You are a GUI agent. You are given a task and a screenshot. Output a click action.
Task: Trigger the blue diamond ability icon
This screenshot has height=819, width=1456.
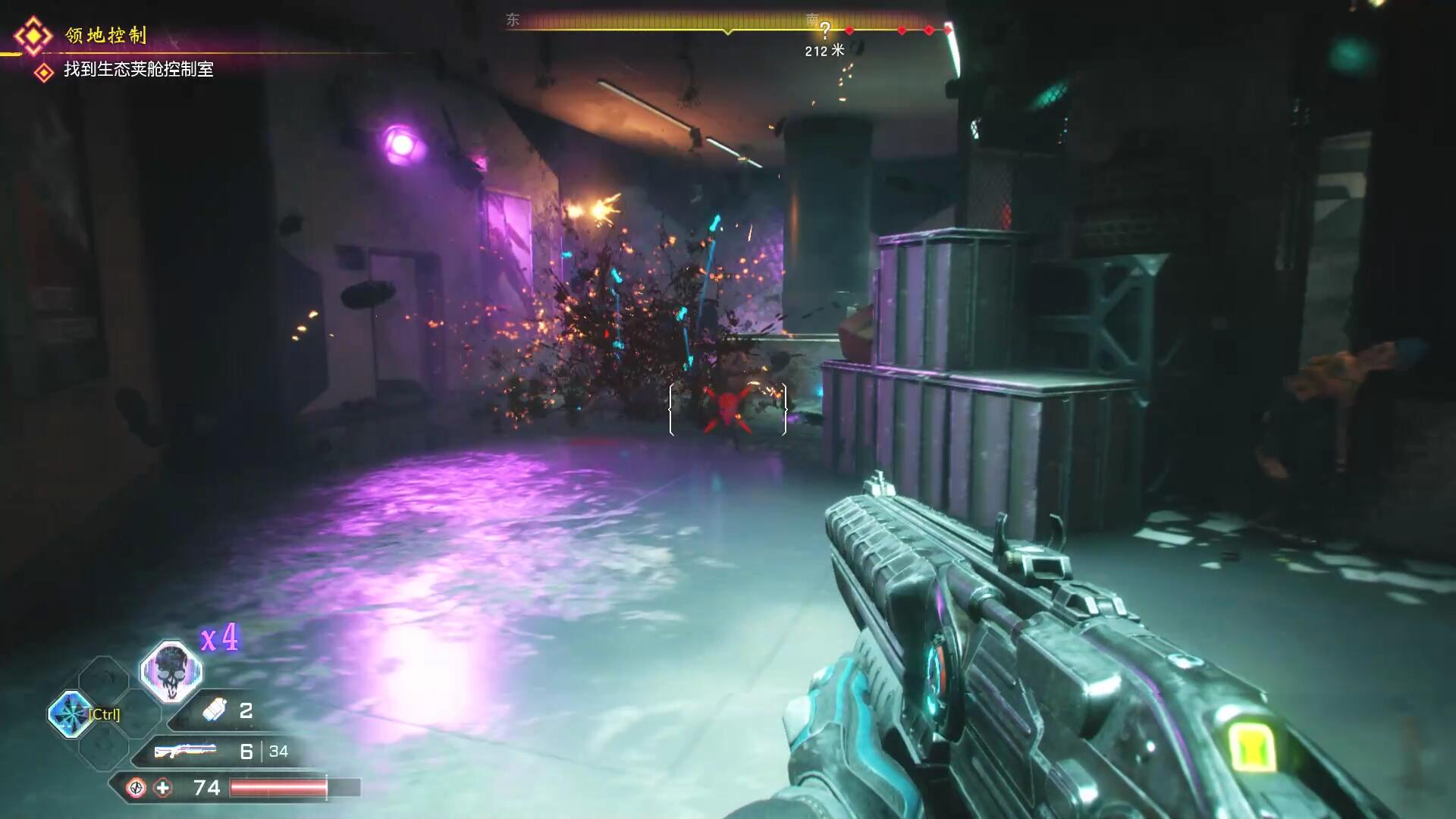pos(70,714)
